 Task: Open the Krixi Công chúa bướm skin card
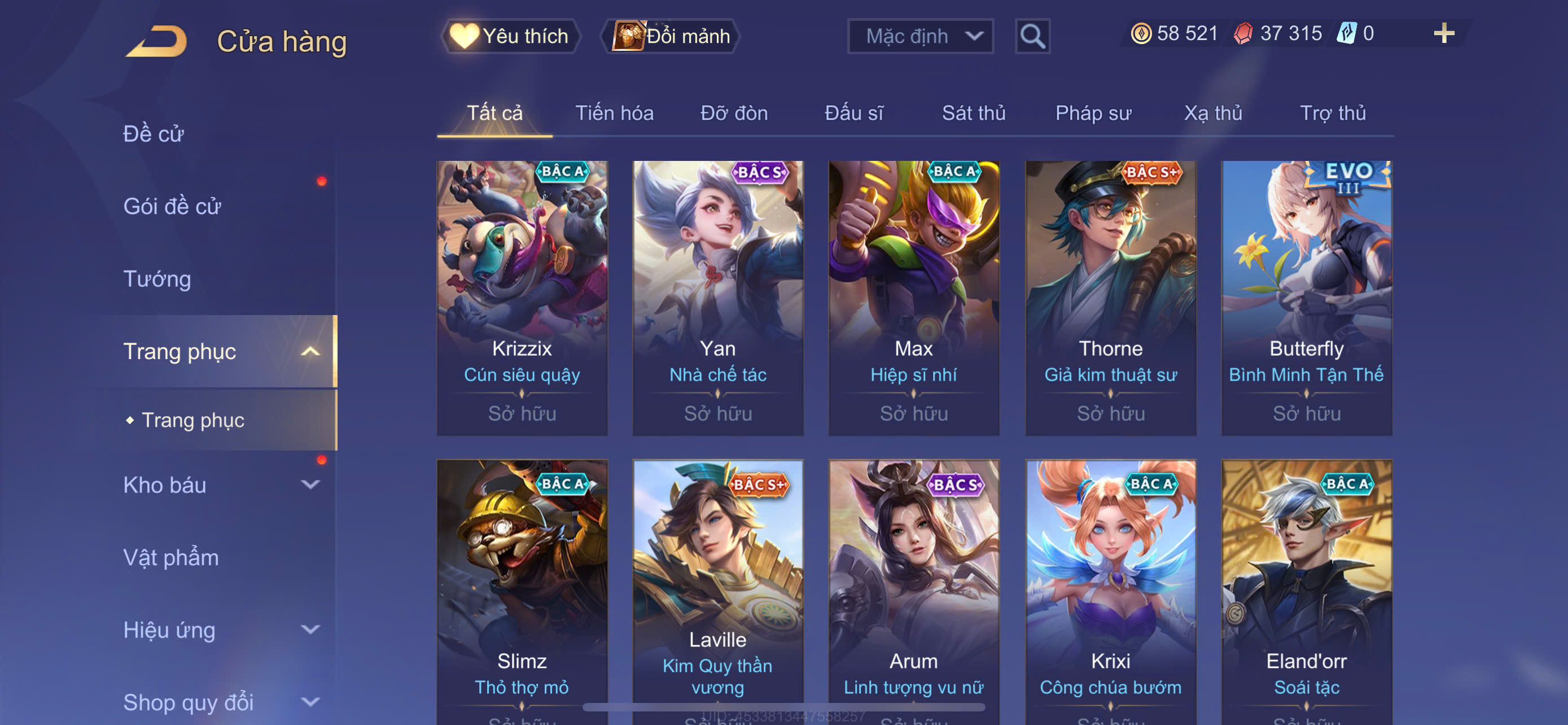pos(1110,591)
